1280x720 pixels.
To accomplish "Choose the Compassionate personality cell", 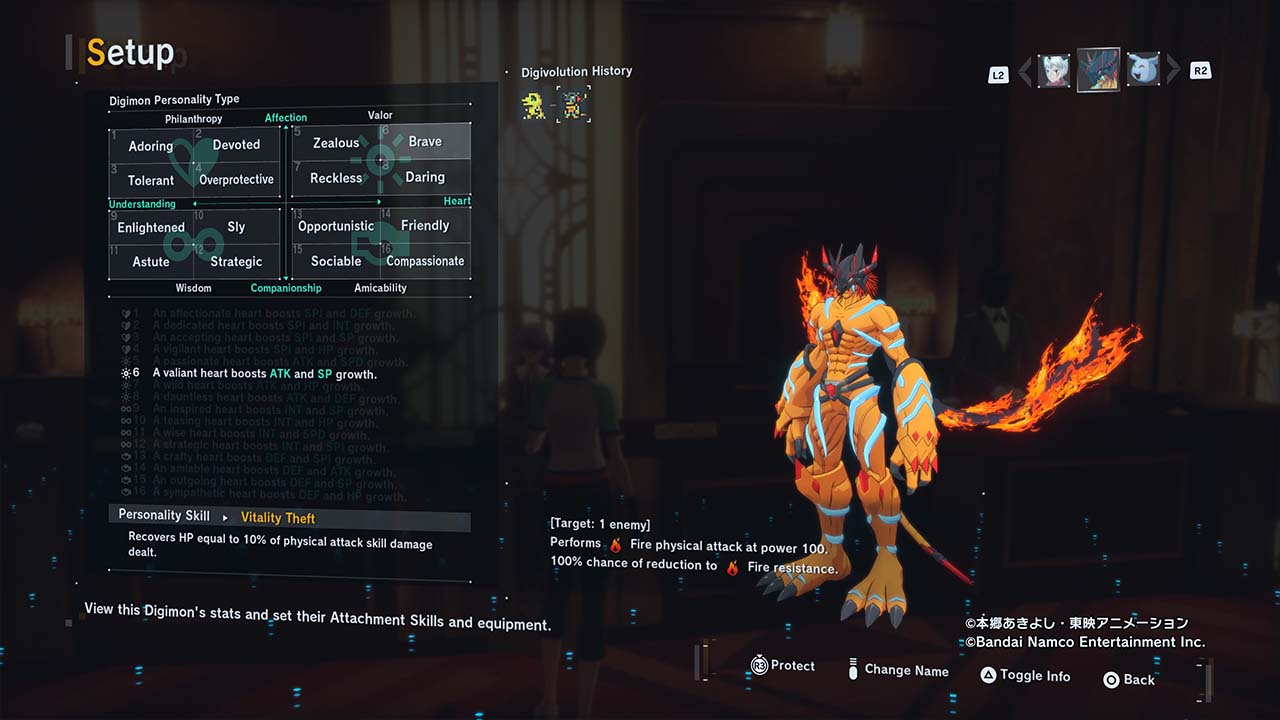I will tap(425, 261).
